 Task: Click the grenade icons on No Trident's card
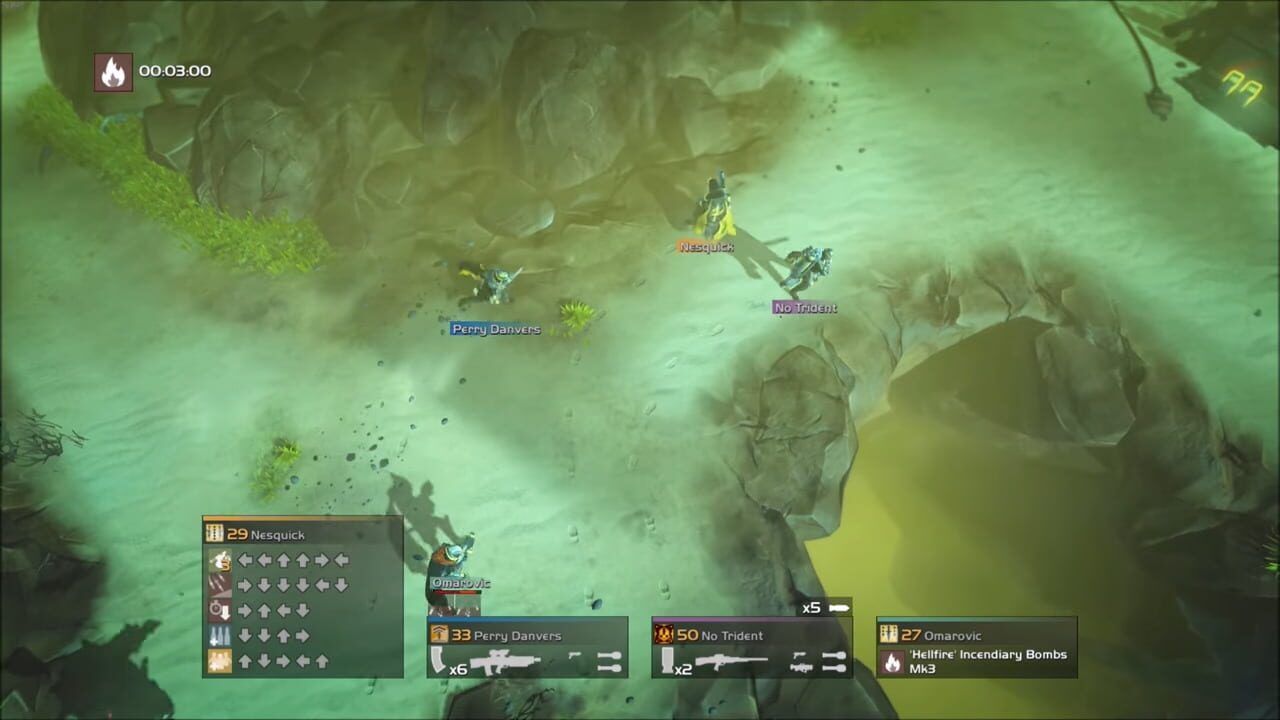coord(833,660)
